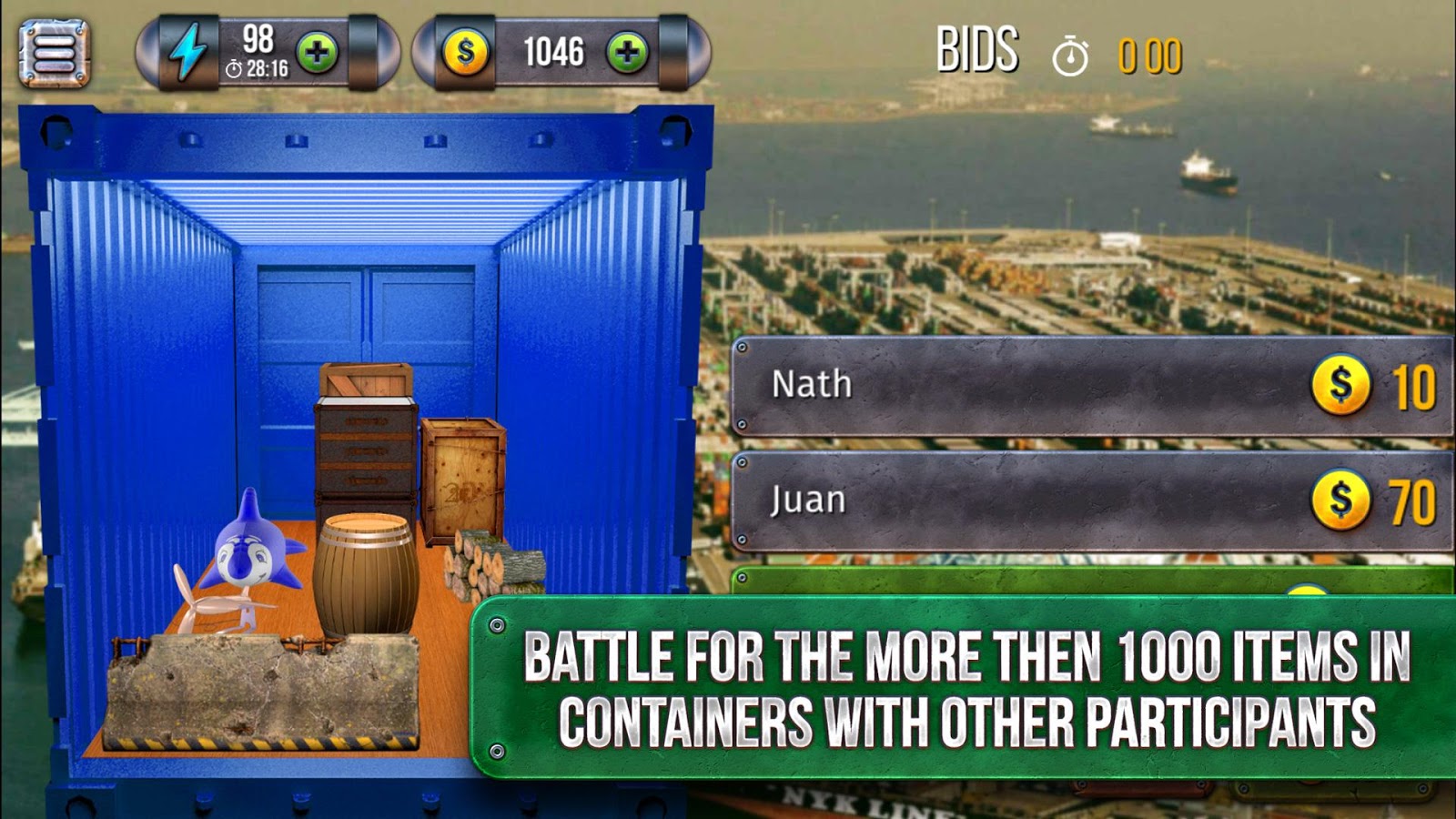
Task: Select Nath's bid row
Action: point(1090,385)
